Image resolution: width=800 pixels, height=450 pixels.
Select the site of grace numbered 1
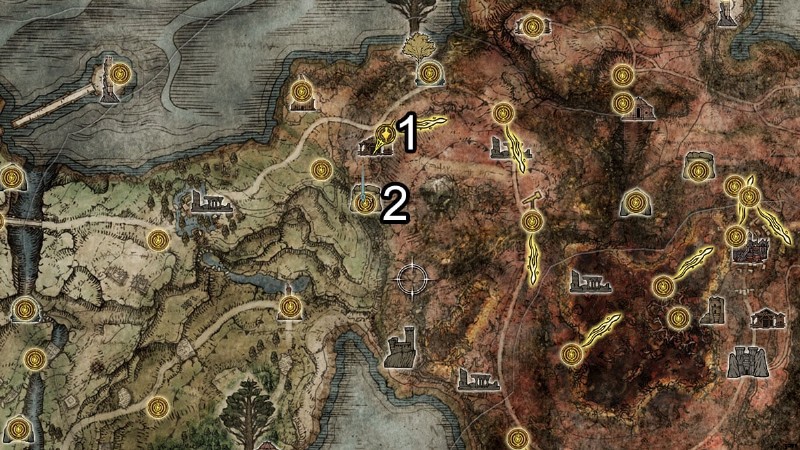pyautogui.click(x=383, y=134)
